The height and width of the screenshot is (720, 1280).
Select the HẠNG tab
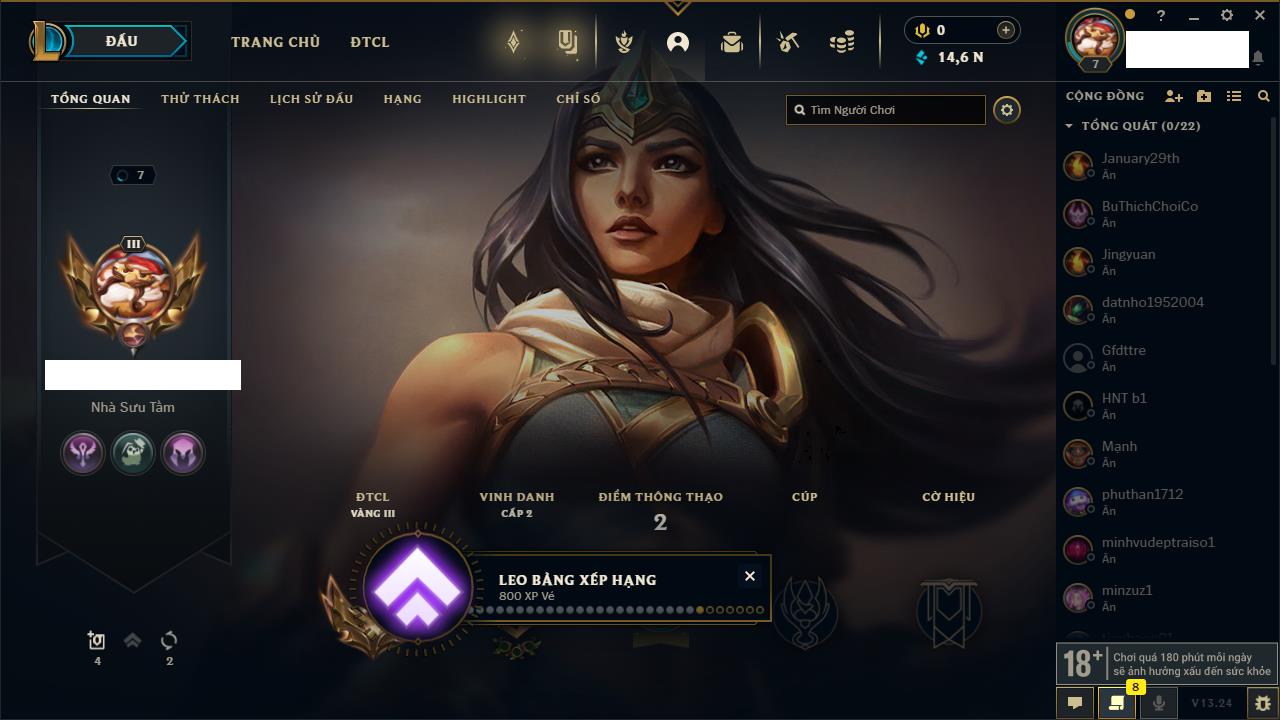pos(402,99)
